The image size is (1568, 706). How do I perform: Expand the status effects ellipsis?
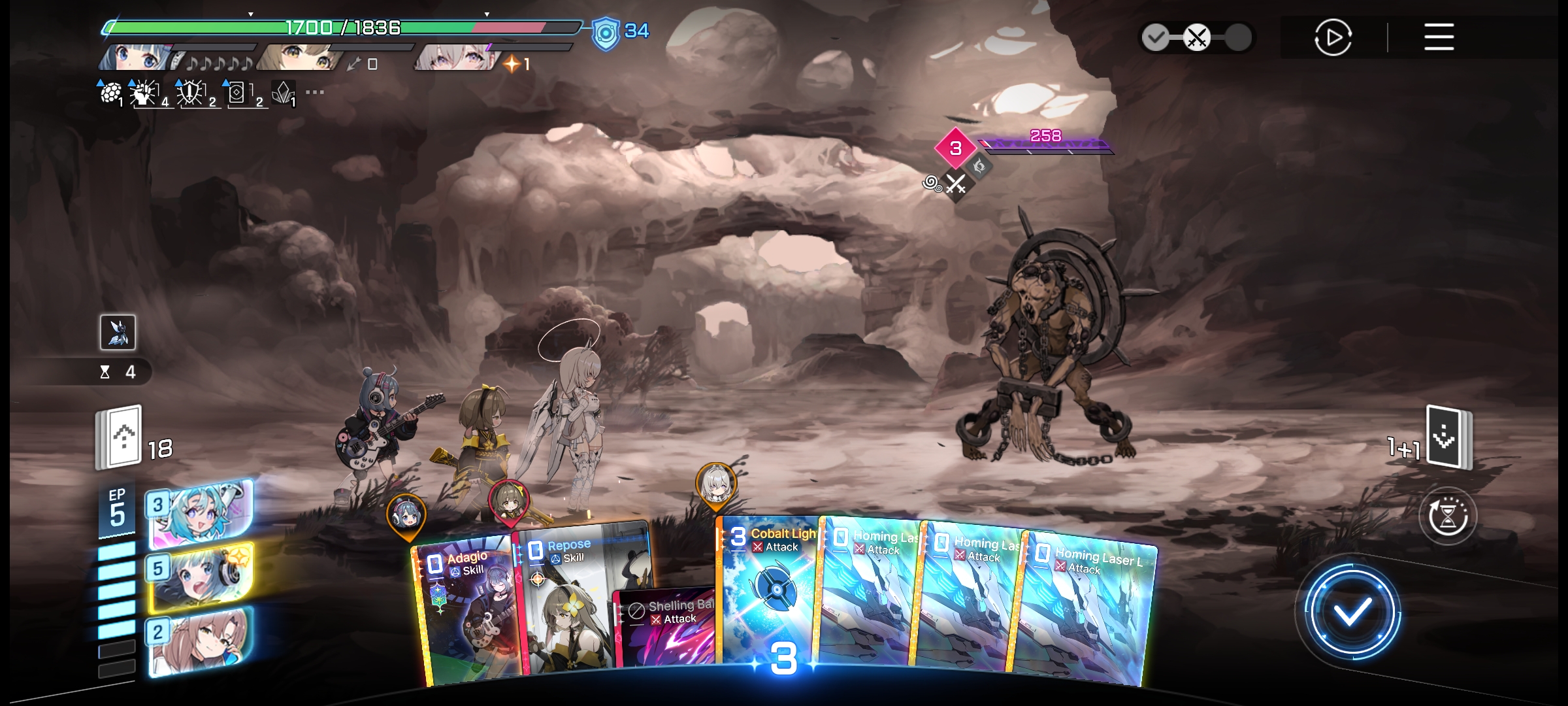tap(315, 92)
